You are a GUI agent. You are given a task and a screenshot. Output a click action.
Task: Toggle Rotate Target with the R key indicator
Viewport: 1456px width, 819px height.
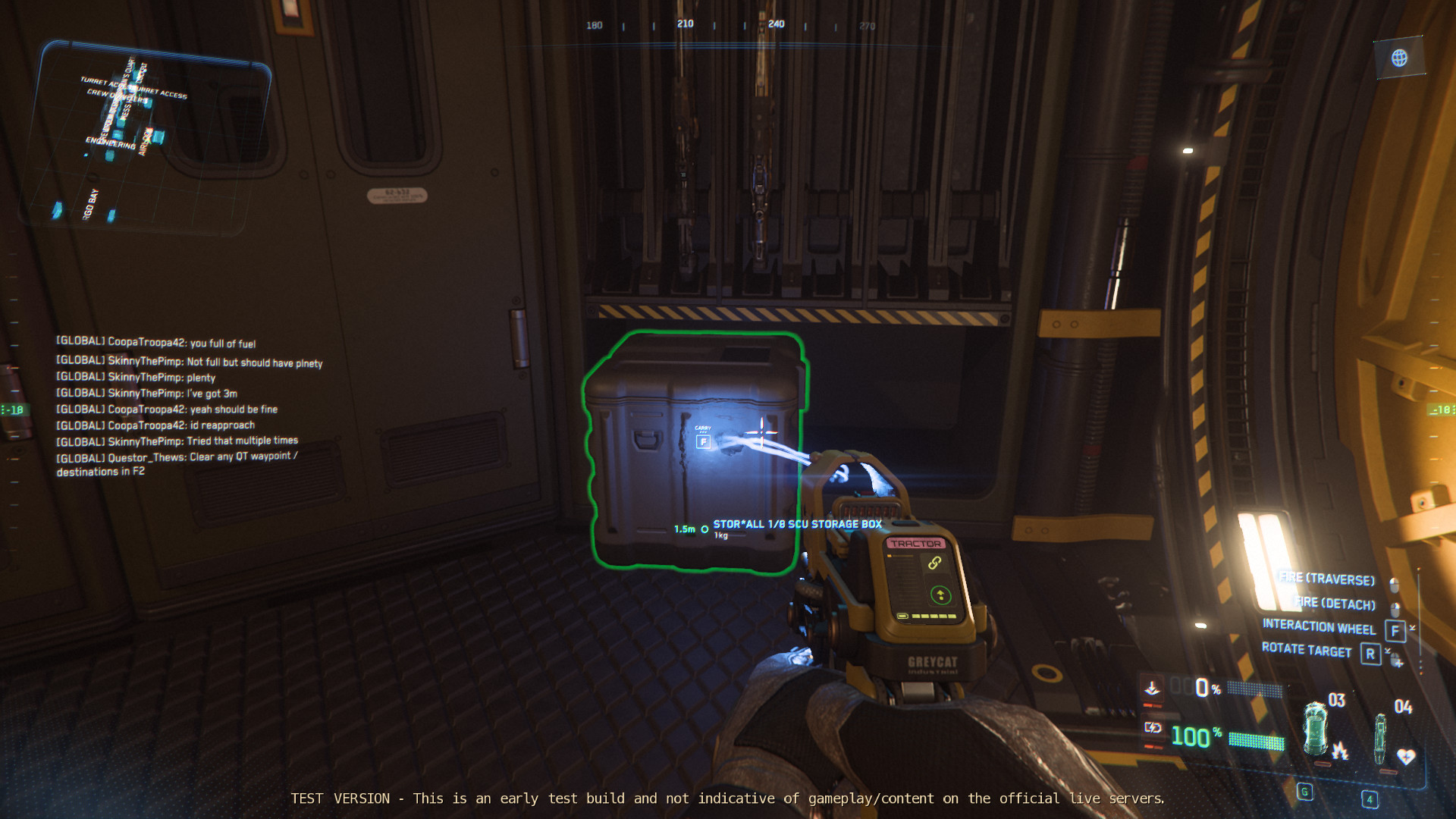(x=1371, y=652)
